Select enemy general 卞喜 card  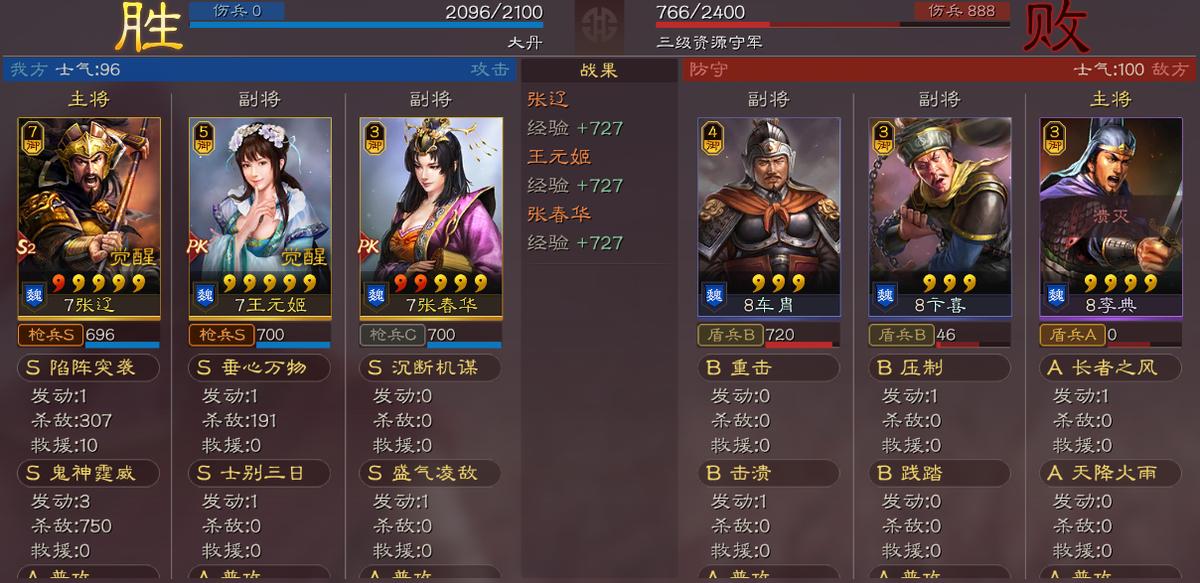click(x=940, y=214)
